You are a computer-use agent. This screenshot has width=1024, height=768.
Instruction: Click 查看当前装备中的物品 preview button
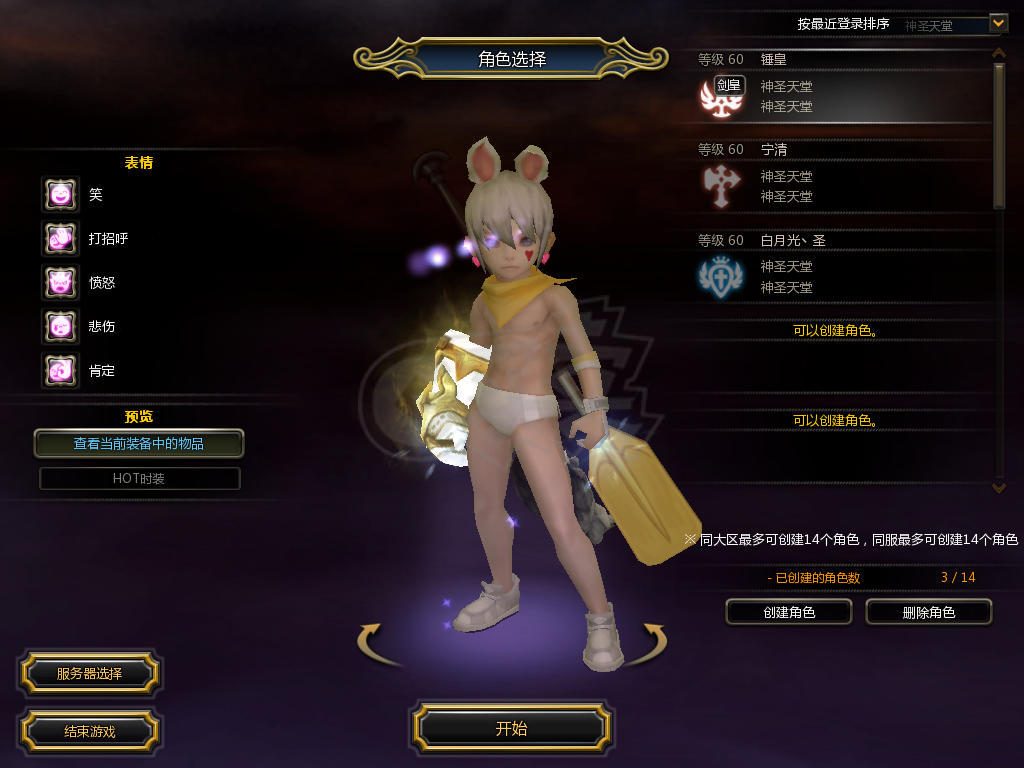click(x=139, y=443)
